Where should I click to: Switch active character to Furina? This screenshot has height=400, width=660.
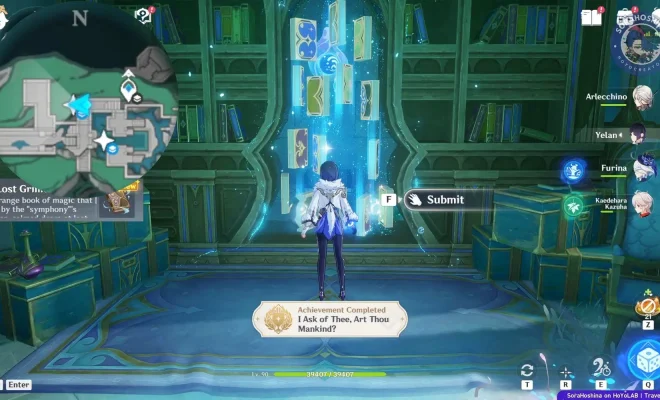[x=638, y=169]
